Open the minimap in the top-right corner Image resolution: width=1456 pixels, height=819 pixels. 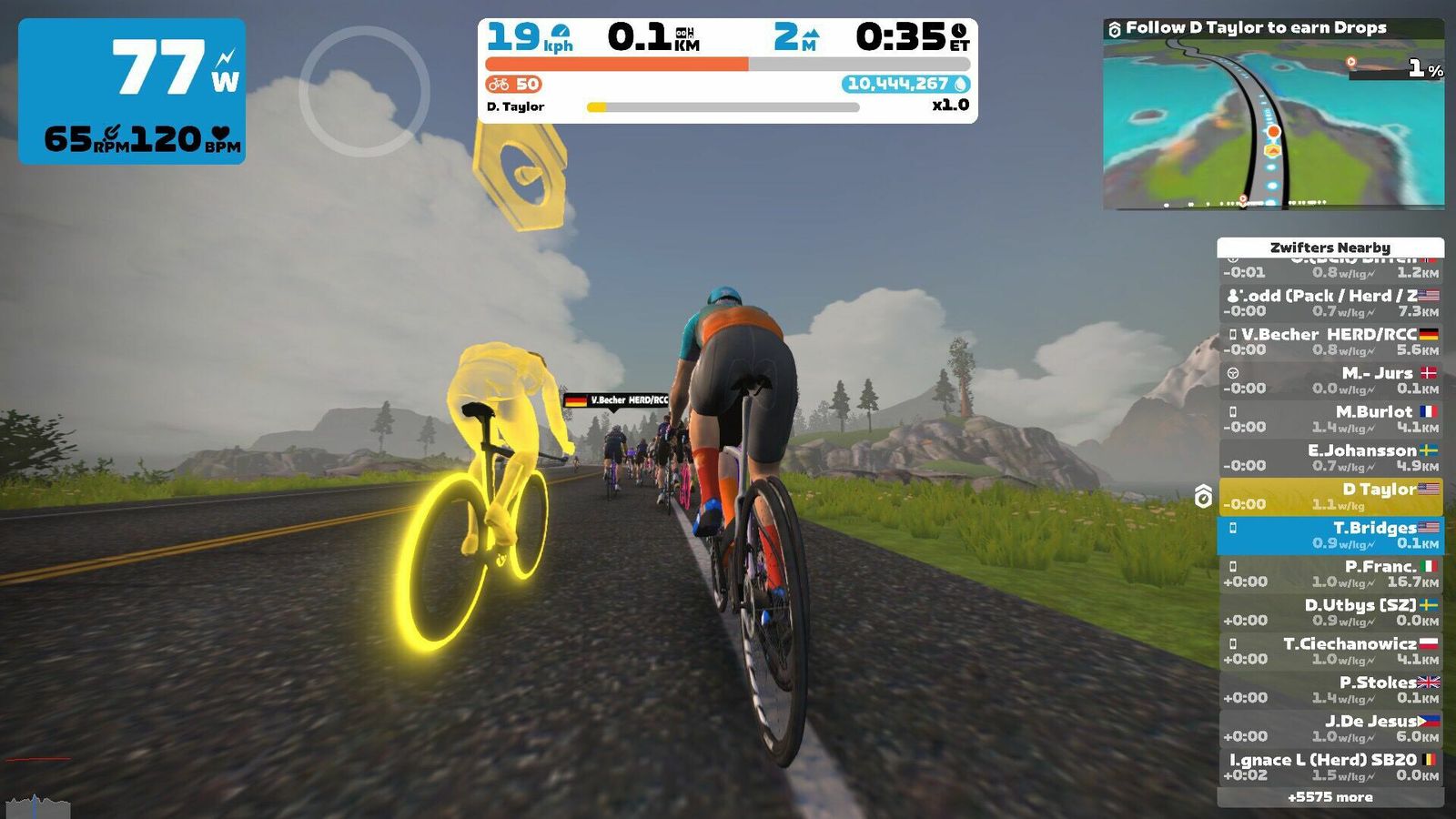click(x=1273, y=123)
